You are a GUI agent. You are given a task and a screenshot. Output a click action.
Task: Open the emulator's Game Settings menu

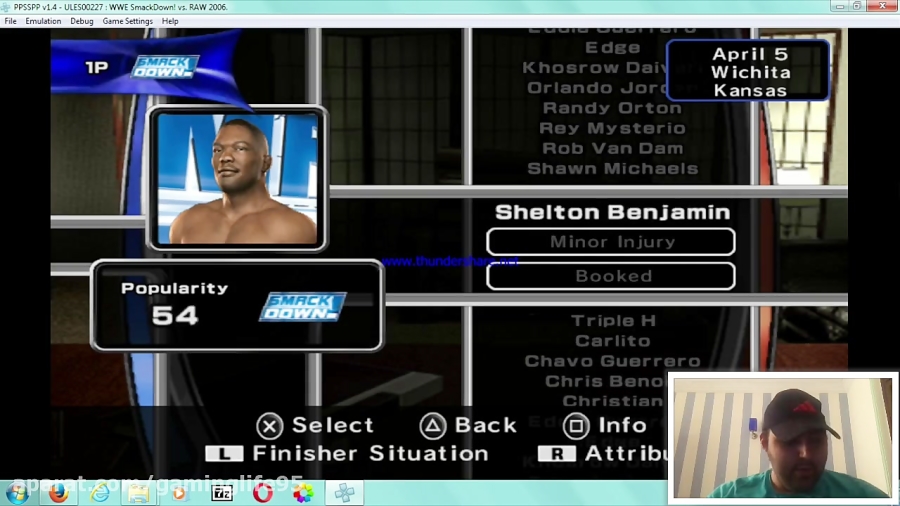(128, 21)
